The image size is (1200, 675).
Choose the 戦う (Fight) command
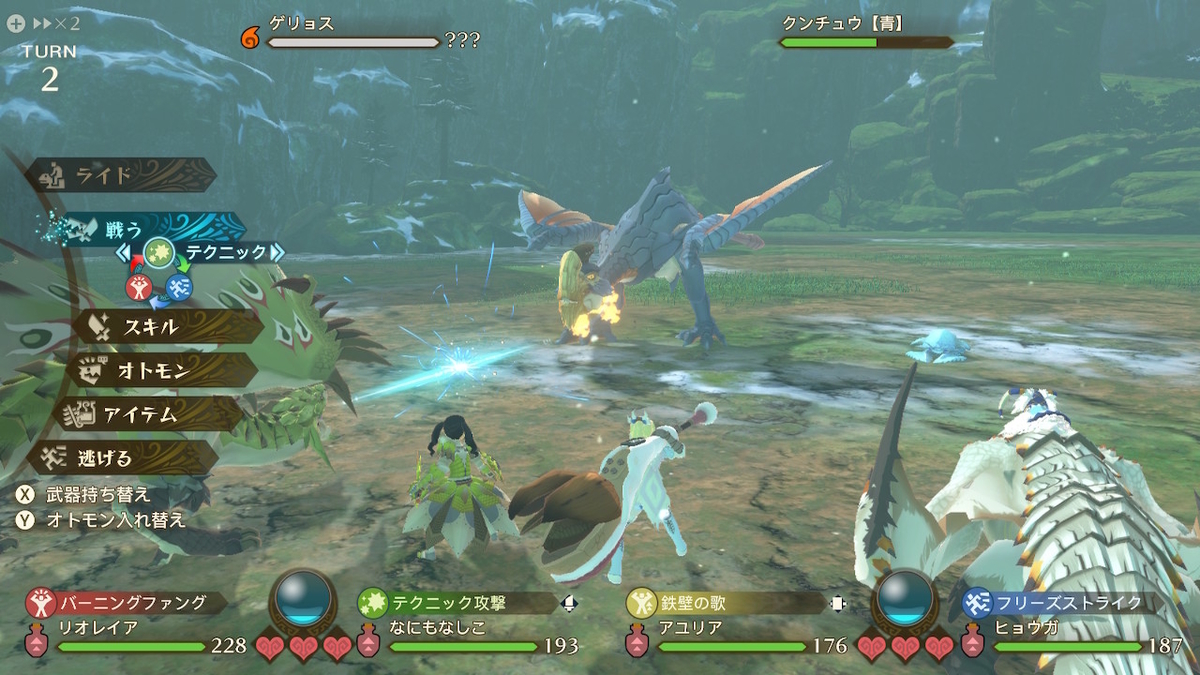140,229
